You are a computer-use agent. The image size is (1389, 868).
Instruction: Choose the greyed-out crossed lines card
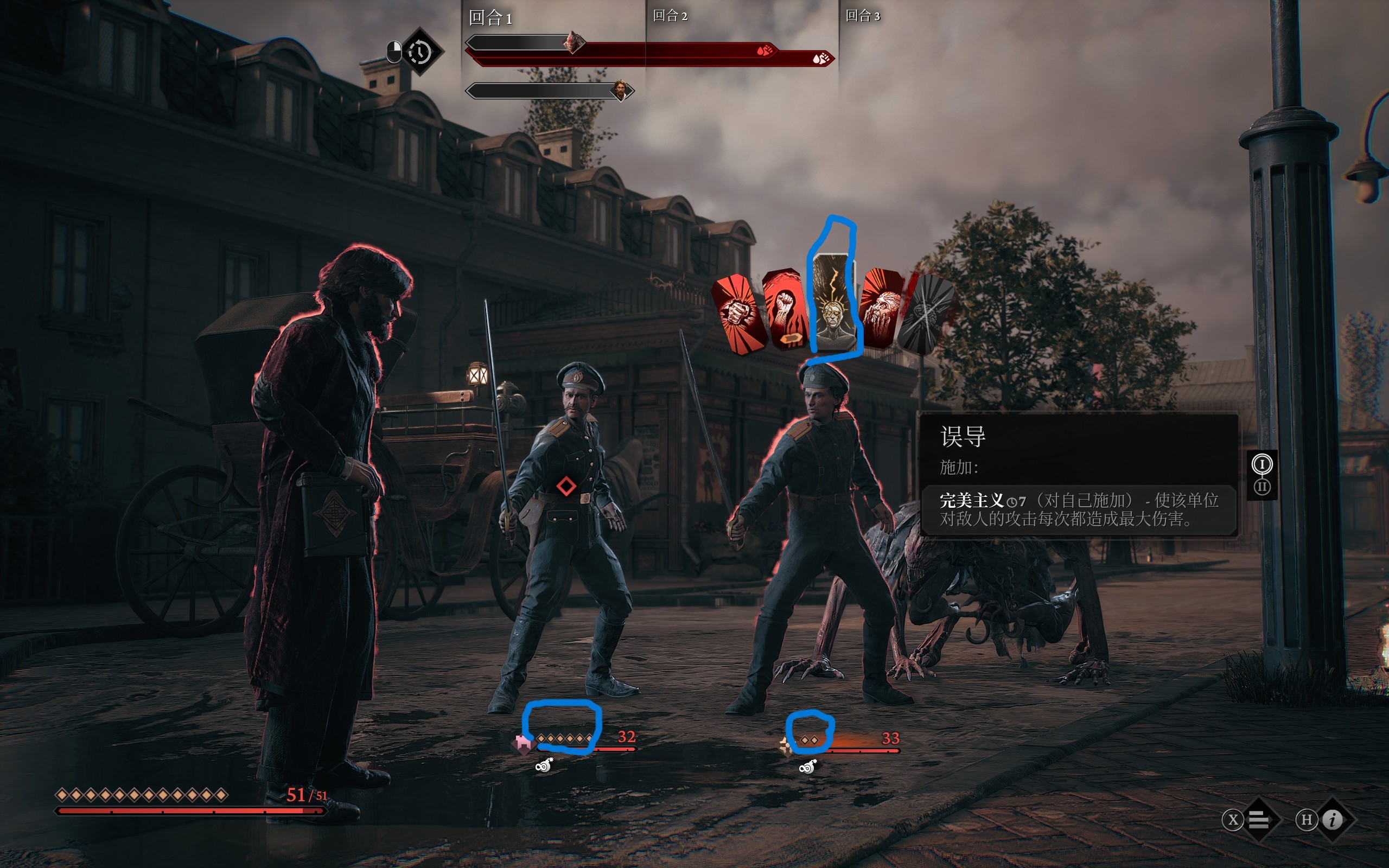923,314
